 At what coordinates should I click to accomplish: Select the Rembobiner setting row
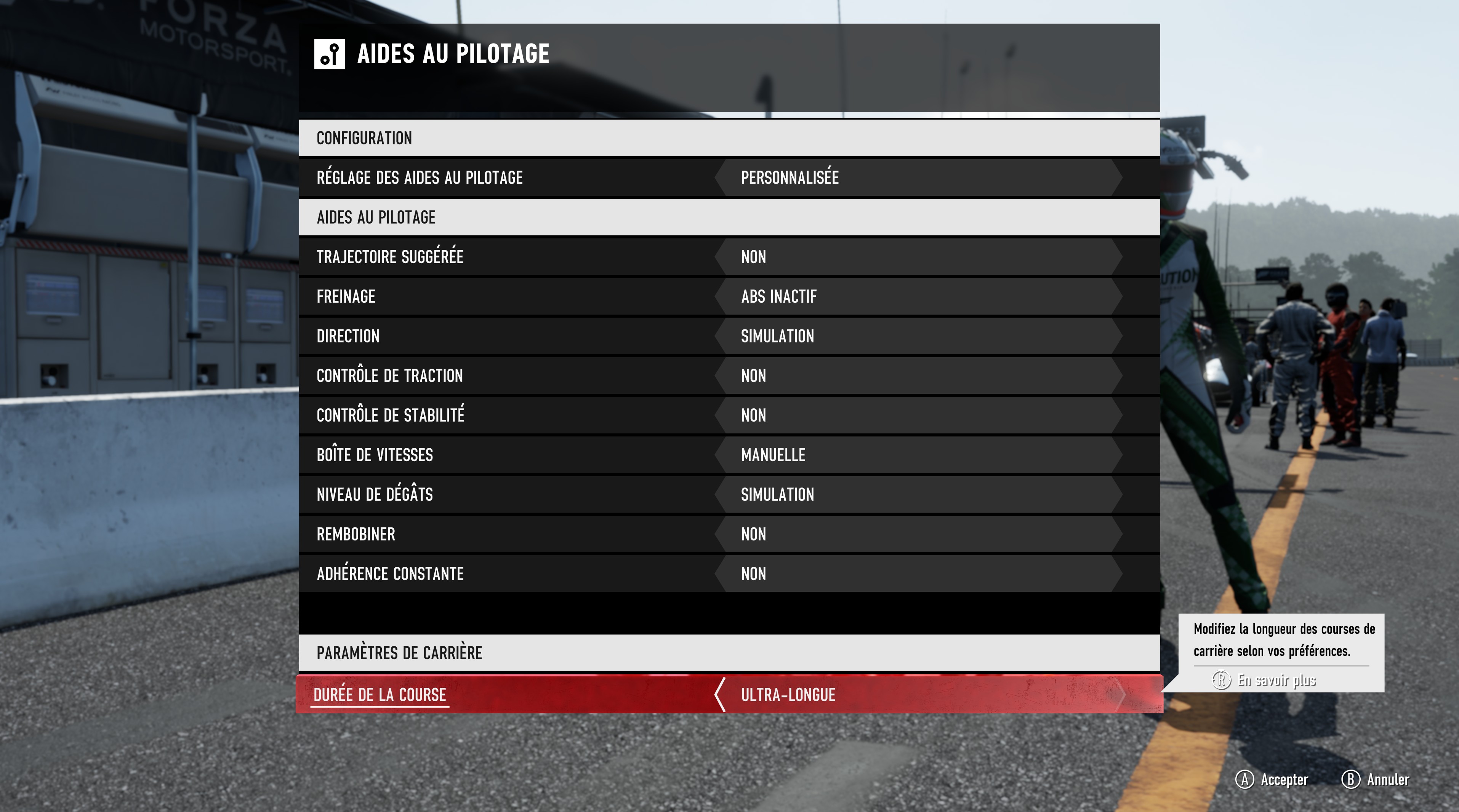(356, 534)
